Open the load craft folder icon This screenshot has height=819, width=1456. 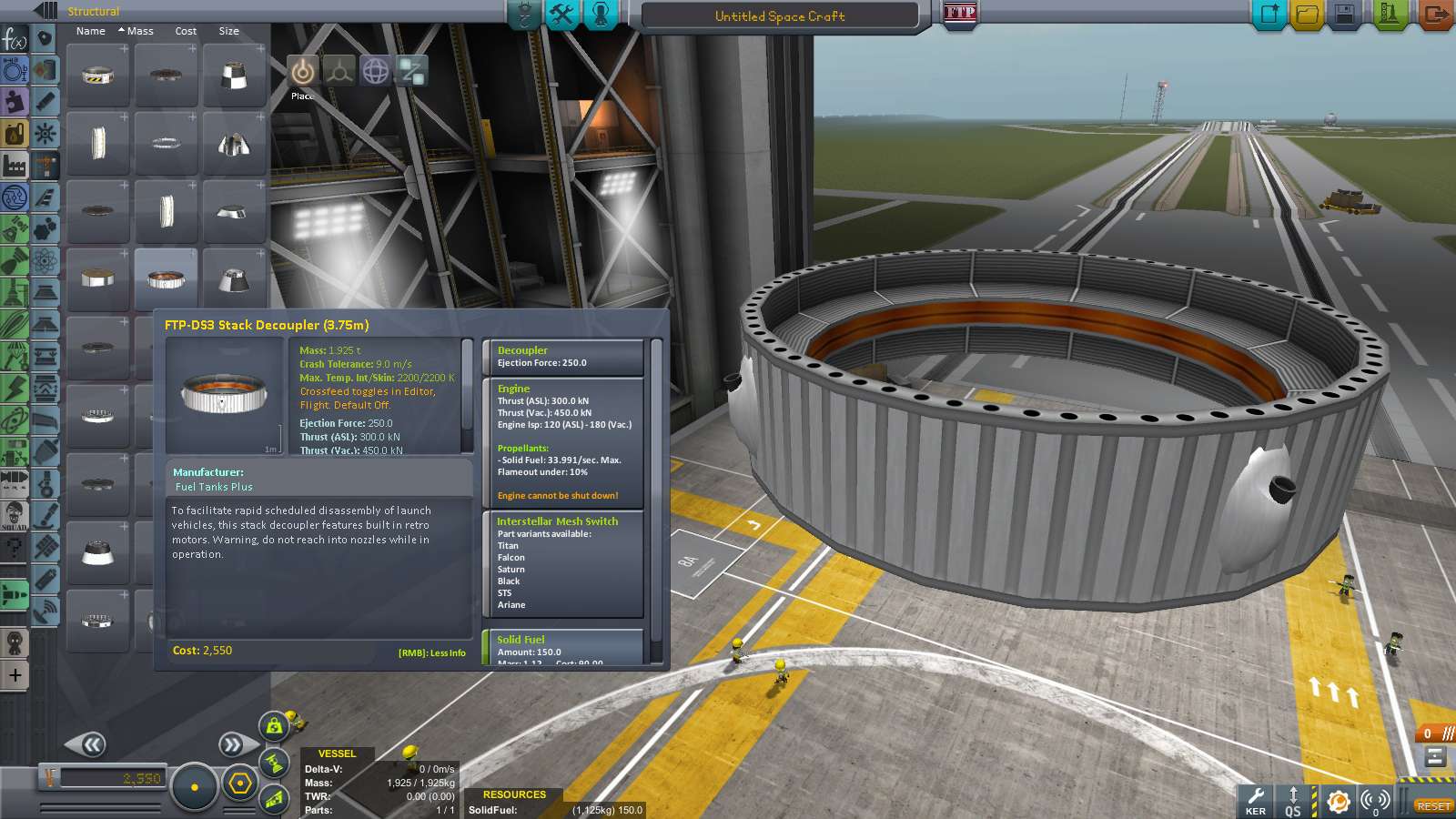[1307, 15]
